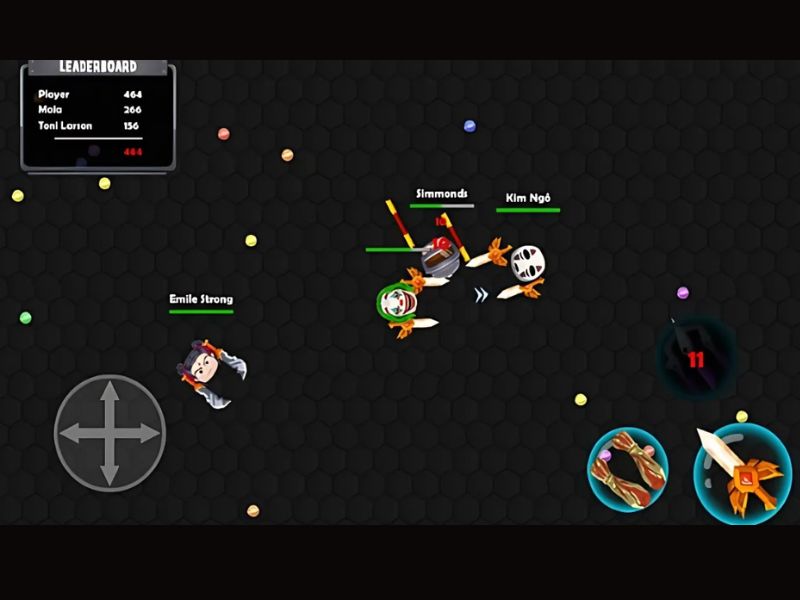
Task: Tap the four-arrow movement joystick
Action: pyautogui.click(x=109, y=432)
